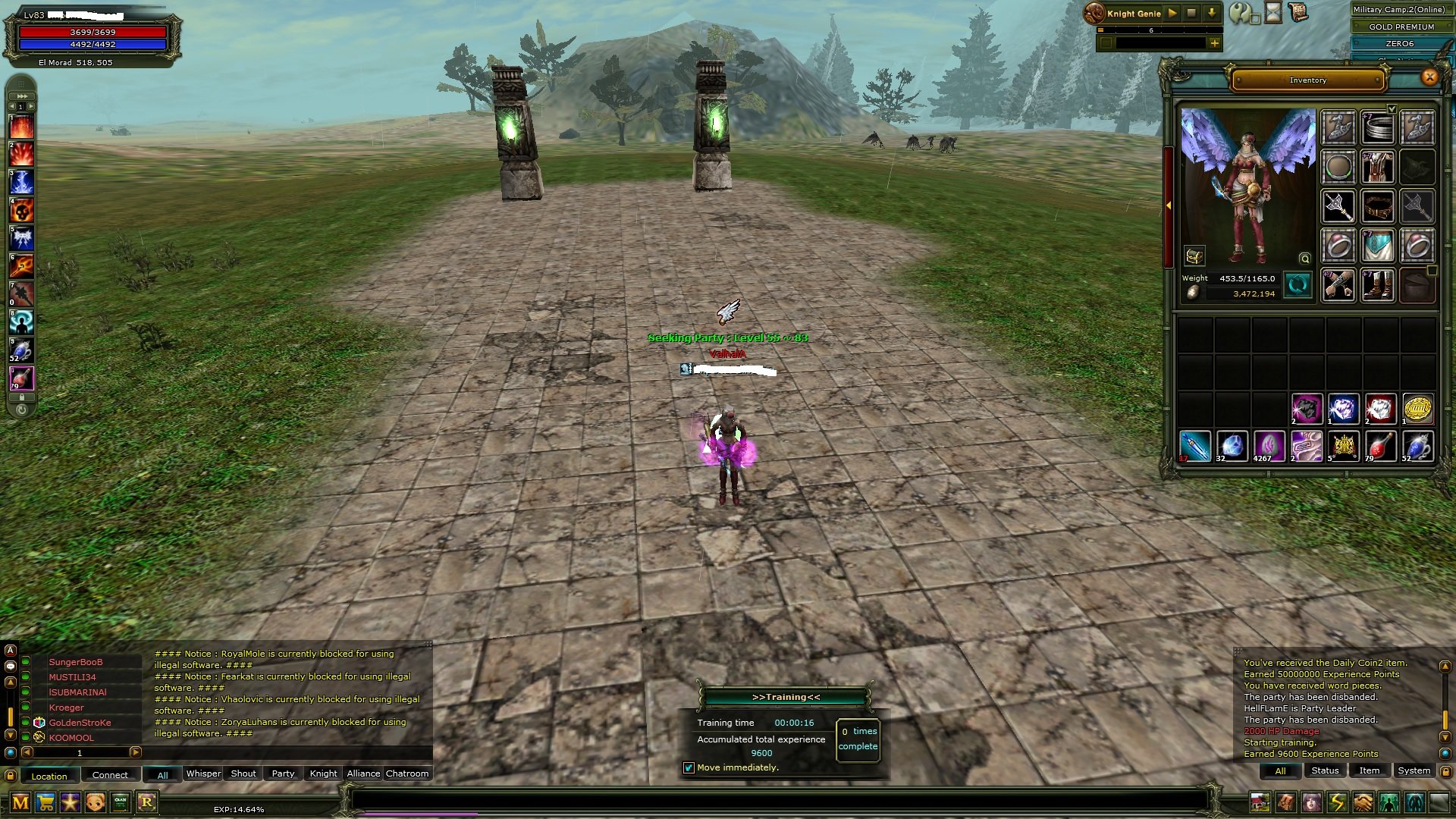
Task: Start the Knight Genie with the play button
Action: pos(1172,13)
